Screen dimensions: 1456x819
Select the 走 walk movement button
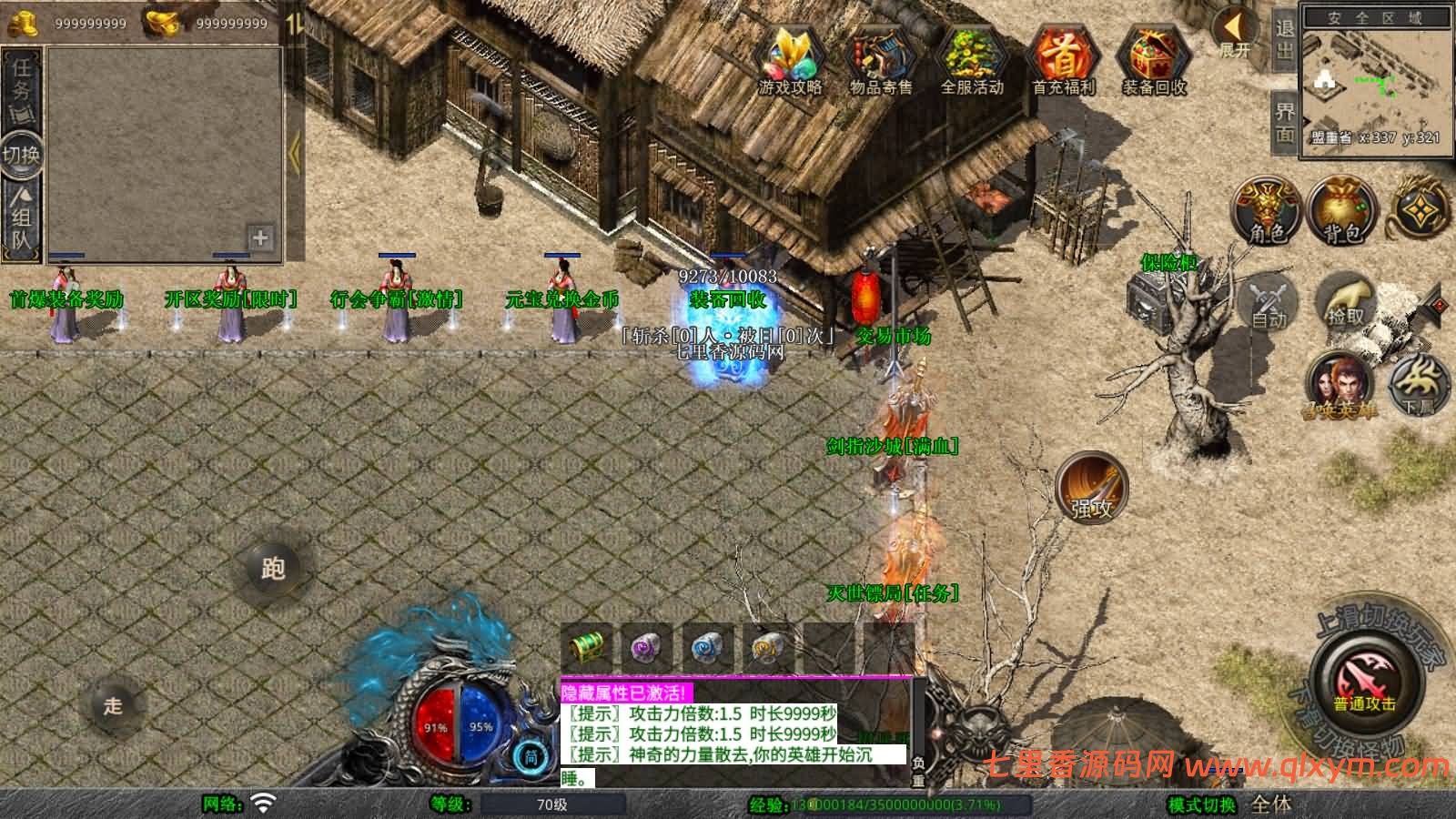click(113, 704)
